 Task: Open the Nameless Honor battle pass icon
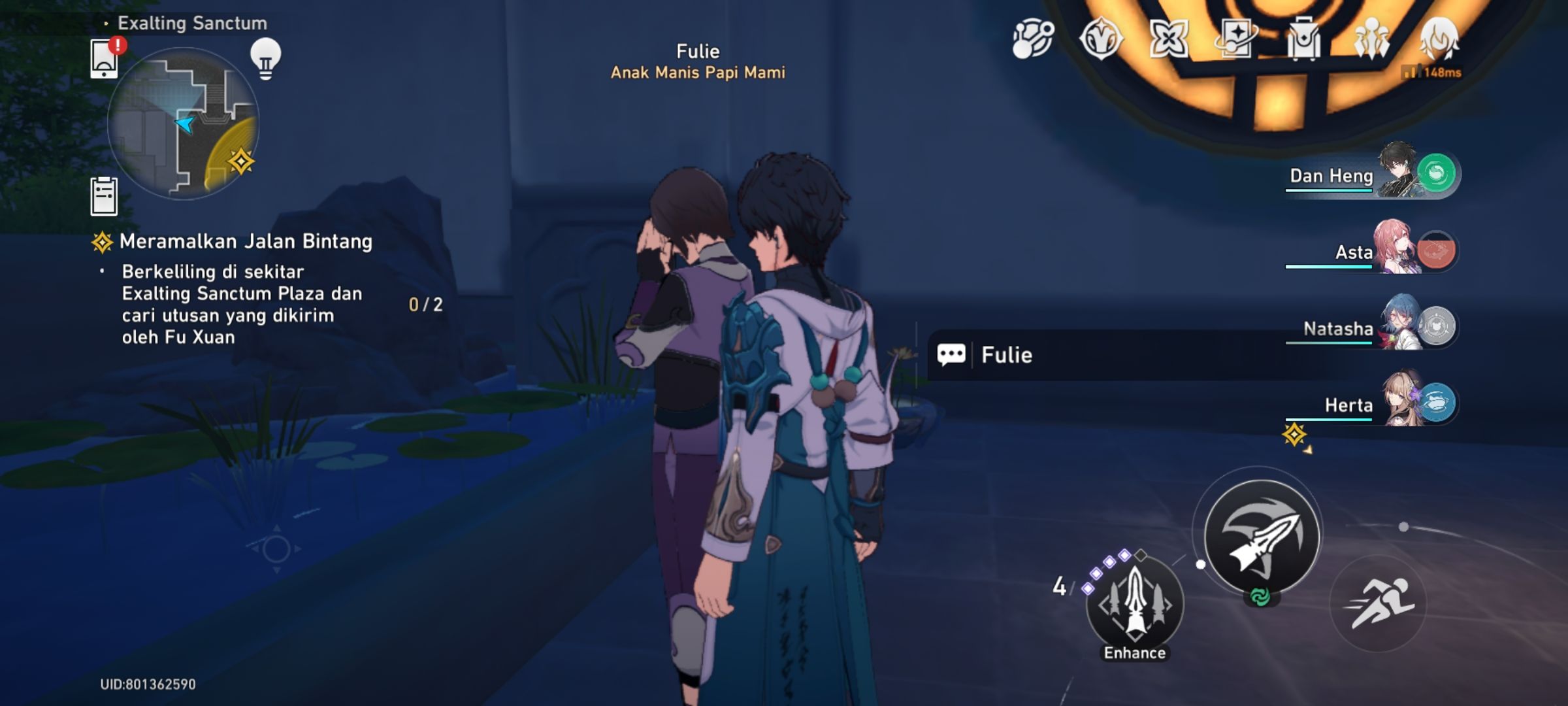(x=1102, y=39)
